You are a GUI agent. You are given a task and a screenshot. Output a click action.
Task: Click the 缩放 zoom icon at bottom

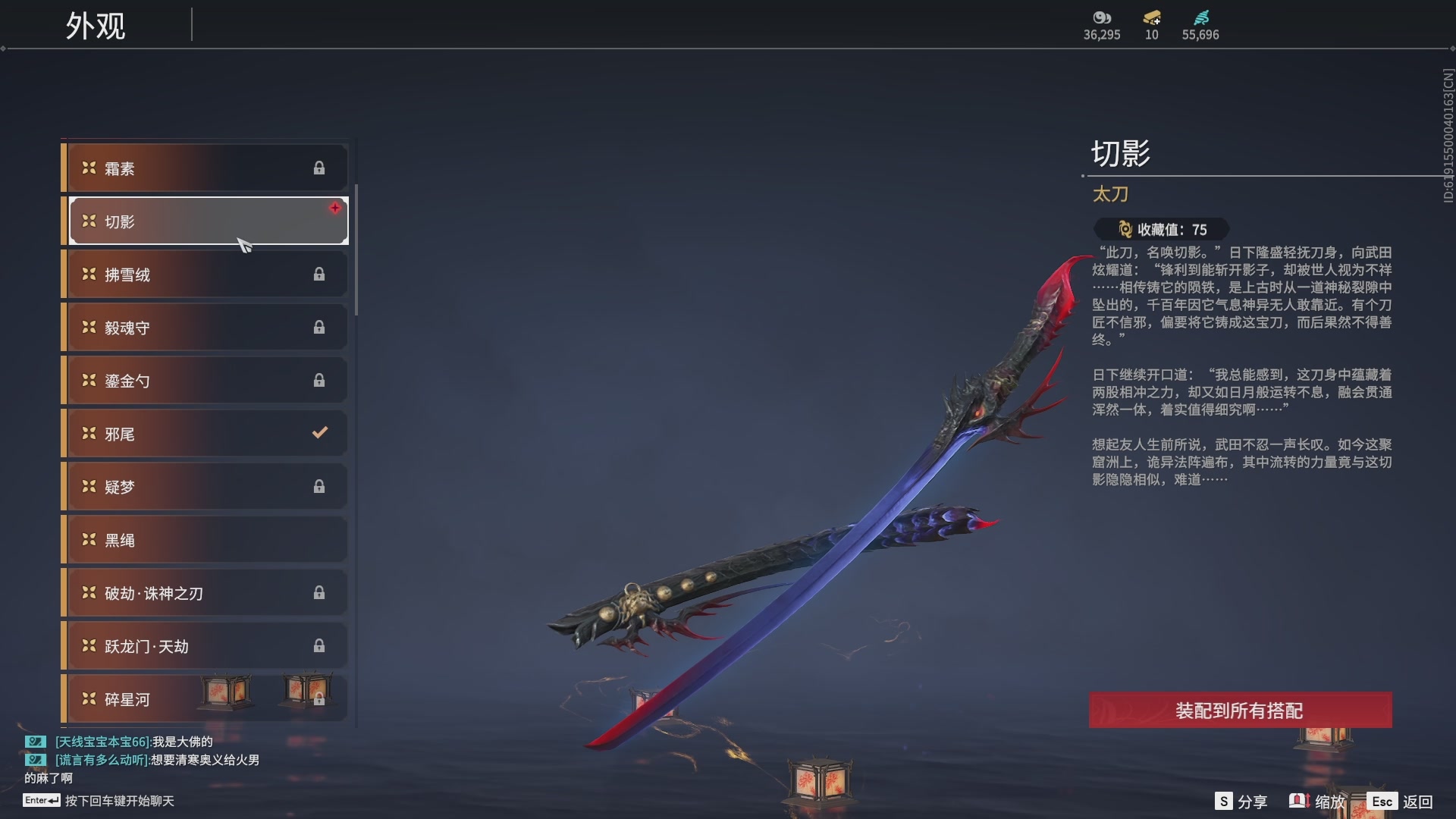(x=1300, y=801)
